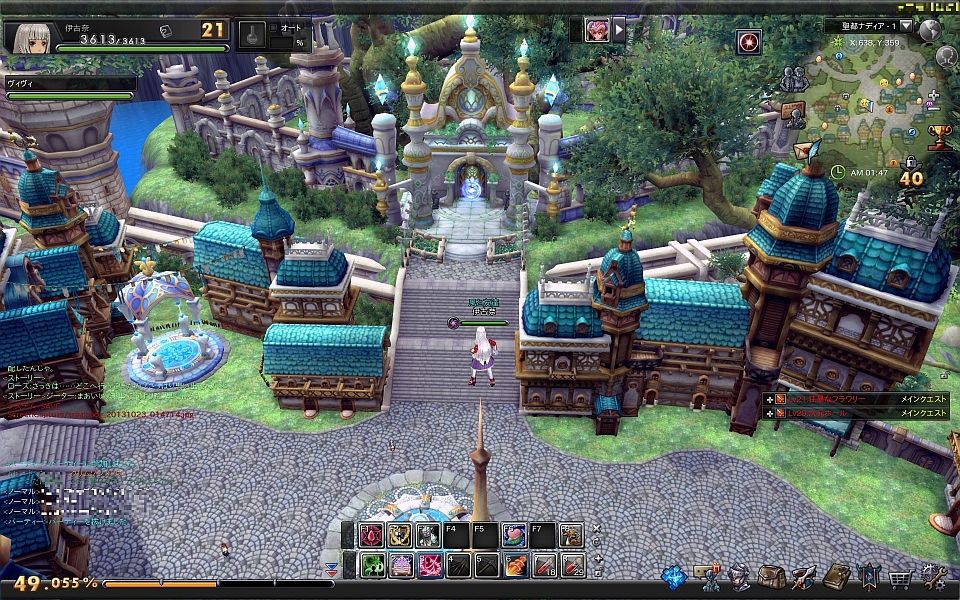Click the white-haired character portrait

pyautogui.click(x=28, y=37)
